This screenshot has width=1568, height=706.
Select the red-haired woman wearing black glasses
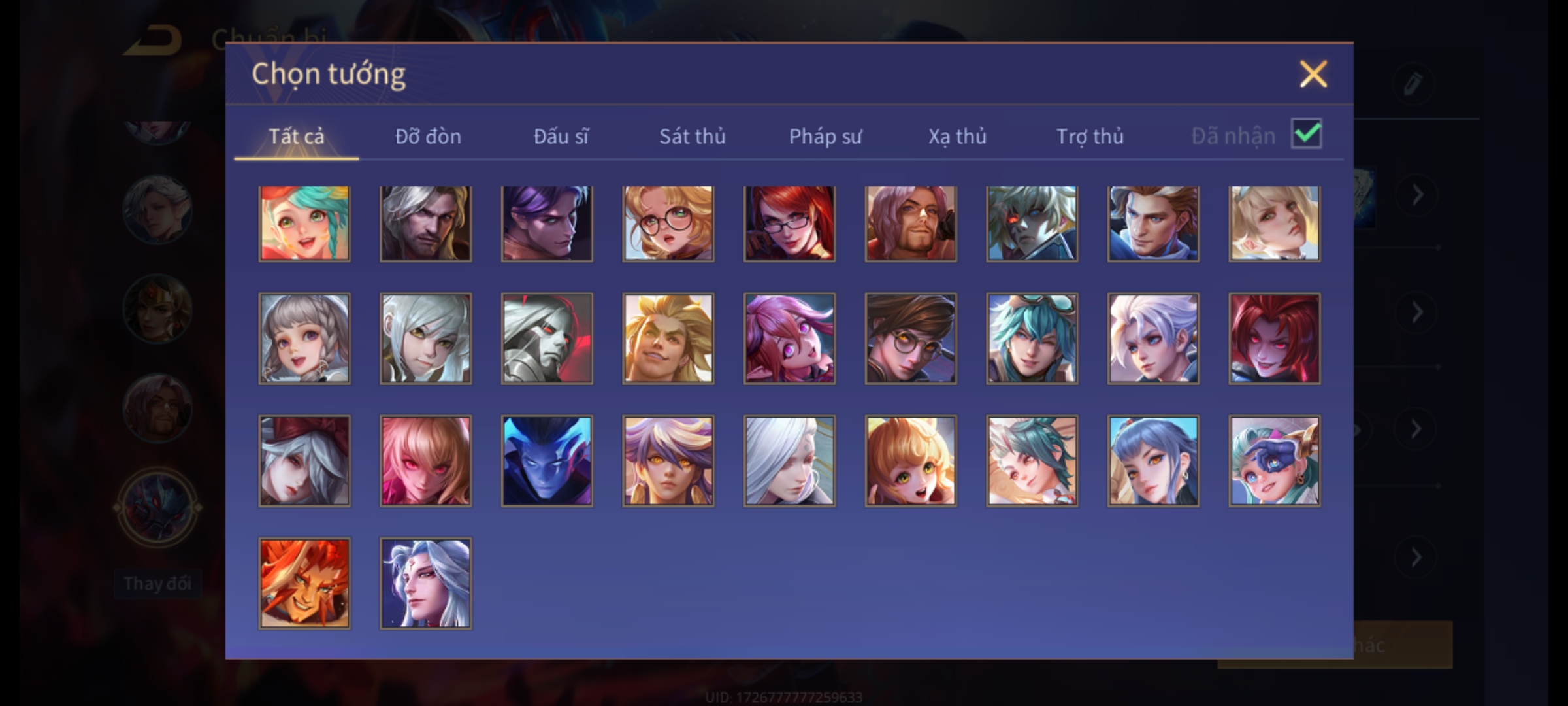789,224
